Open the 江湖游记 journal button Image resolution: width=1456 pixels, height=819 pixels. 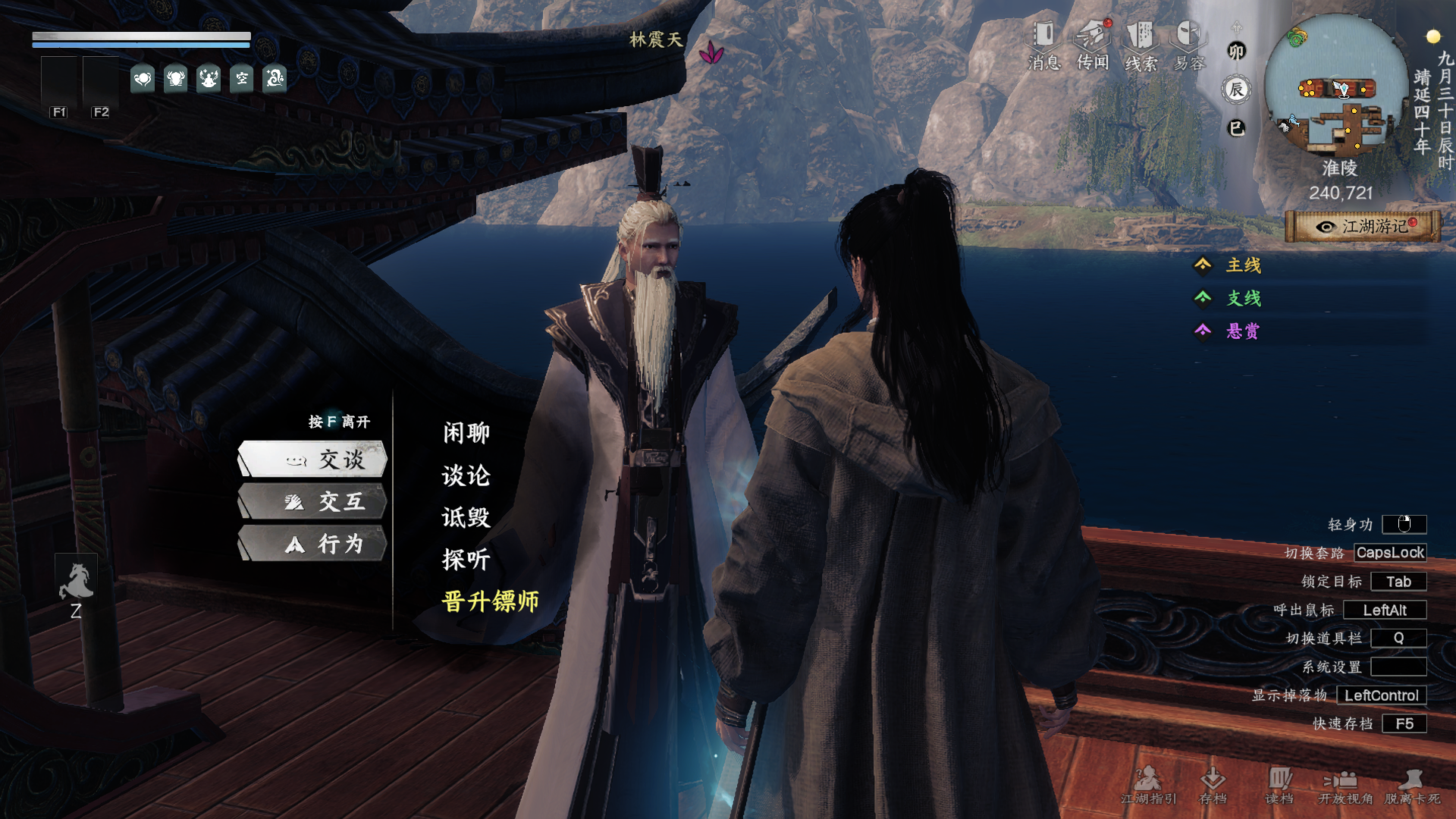point(1363,227)
